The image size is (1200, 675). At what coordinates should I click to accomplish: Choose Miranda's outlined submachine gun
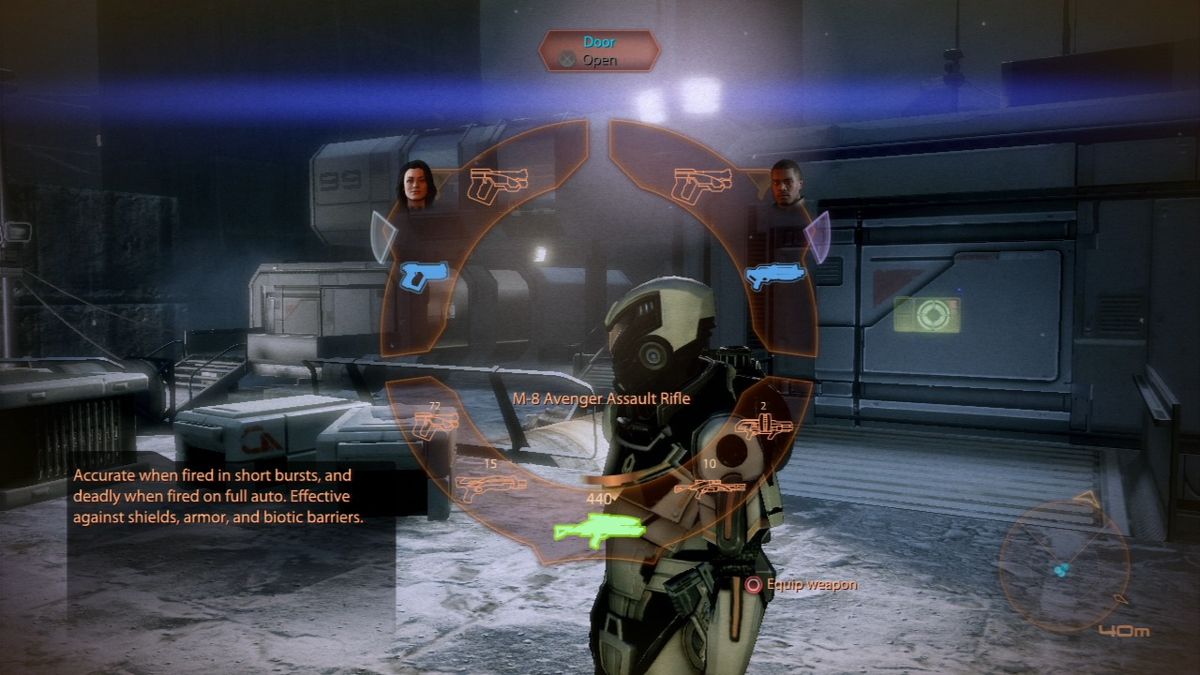(498, 185)
